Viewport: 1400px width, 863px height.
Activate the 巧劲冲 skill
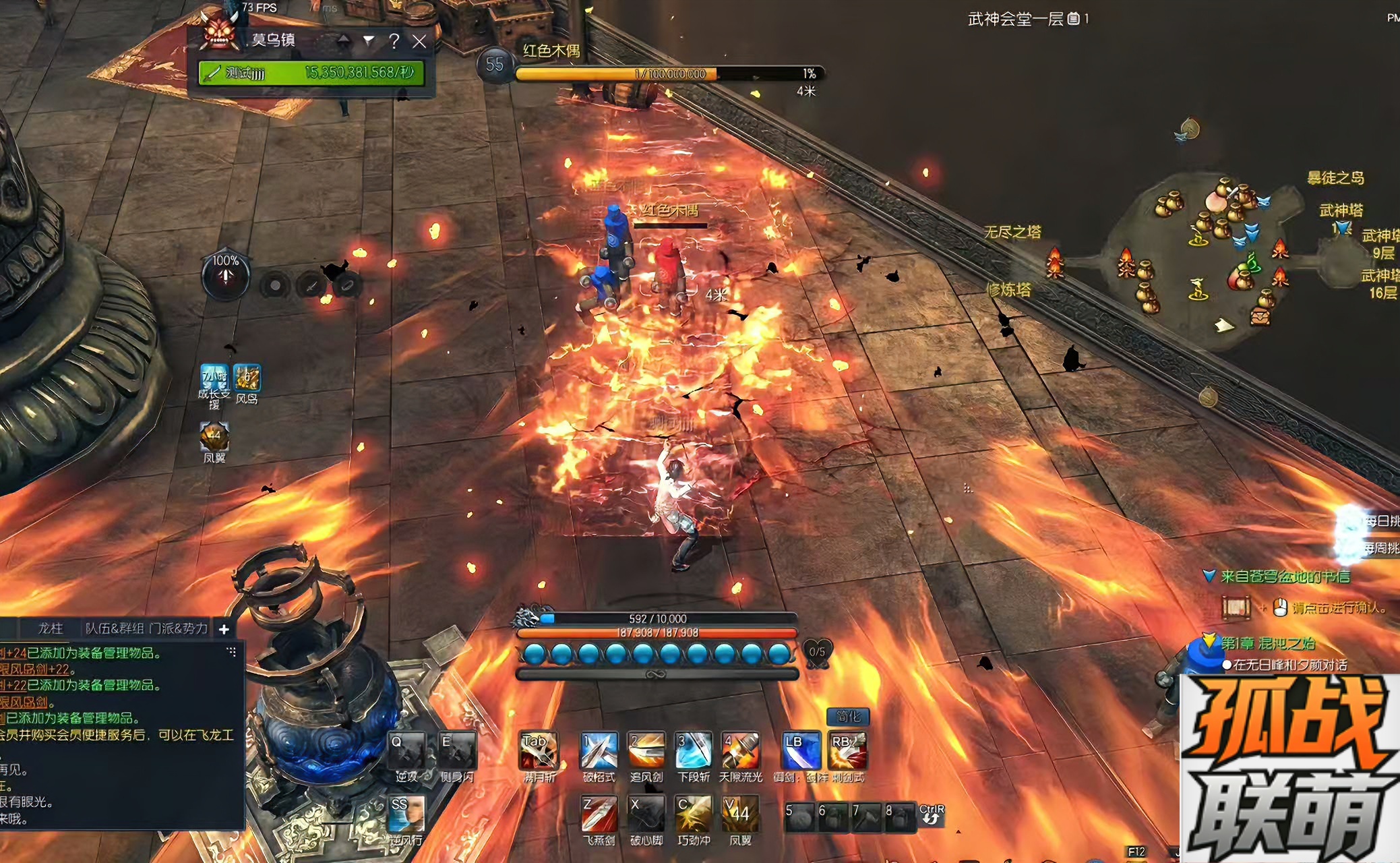coord(693,814)
